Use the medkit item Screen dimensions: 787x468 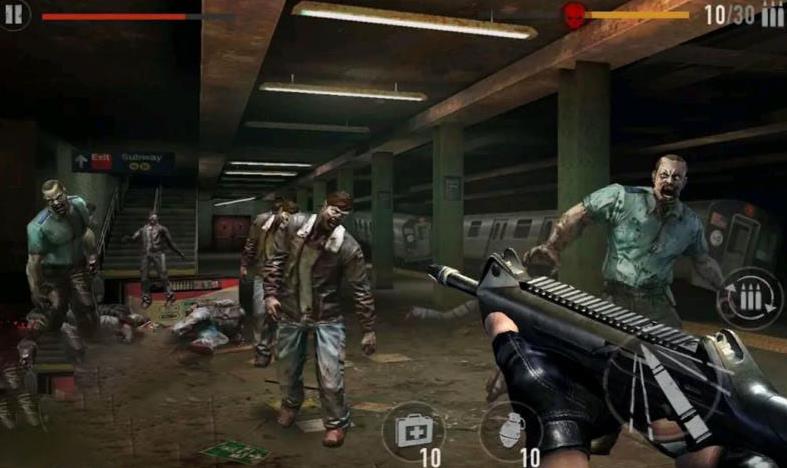(x=412, y=431)
